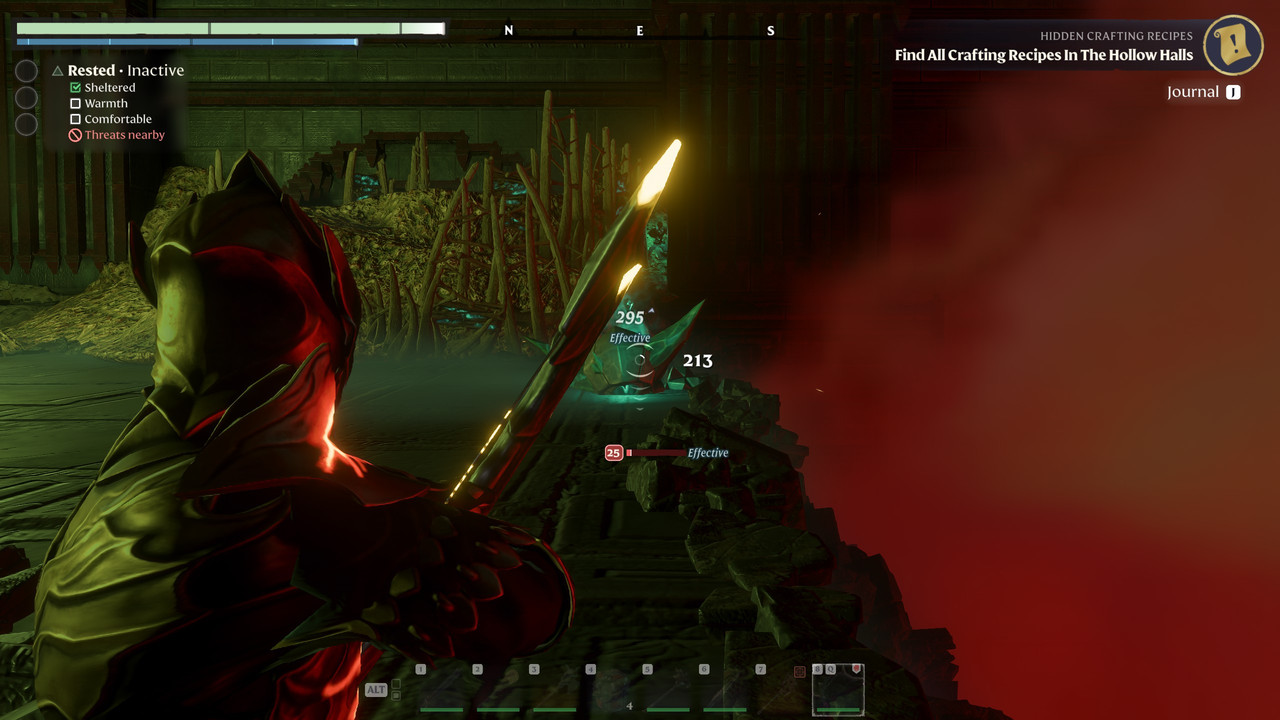Screen dimensions: 1280x720
Task: Select the highlighted hotbar slot 8
Action: [x=838, y=690]
